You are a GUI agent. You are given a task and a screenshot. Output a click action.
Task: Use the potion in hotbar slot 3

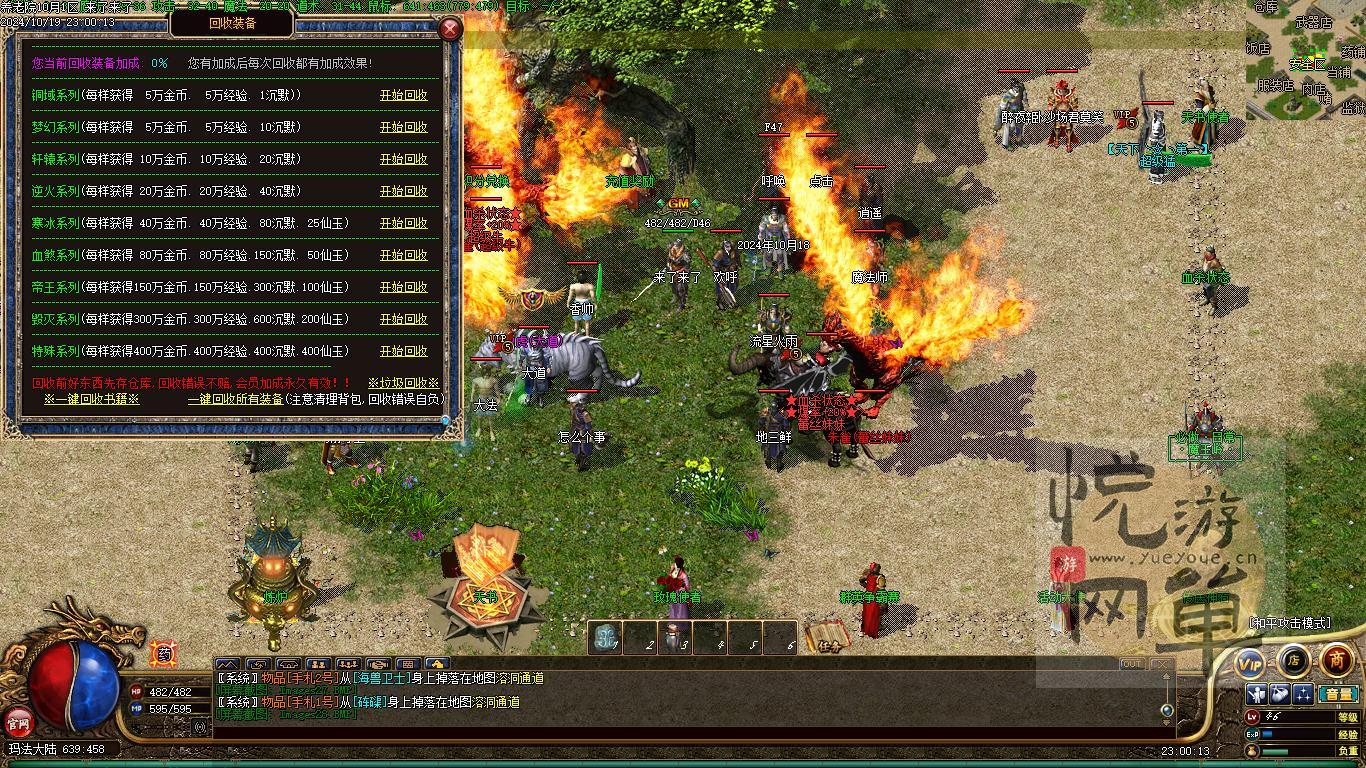(x=676, y=638)
